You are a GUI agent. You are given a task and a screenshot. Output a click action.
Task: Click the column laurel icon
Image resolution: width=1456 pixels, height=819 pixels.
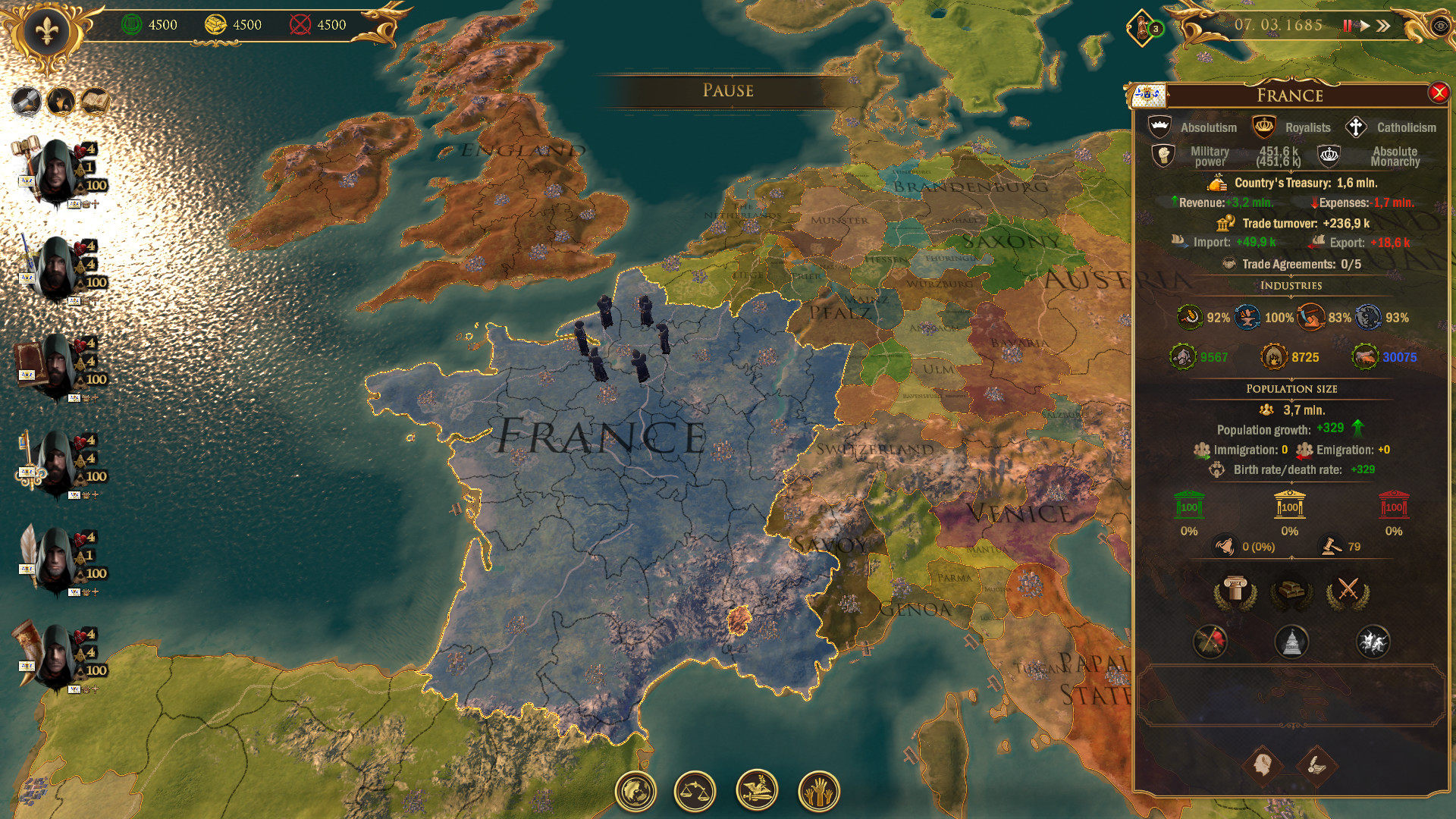[1235, 591]
